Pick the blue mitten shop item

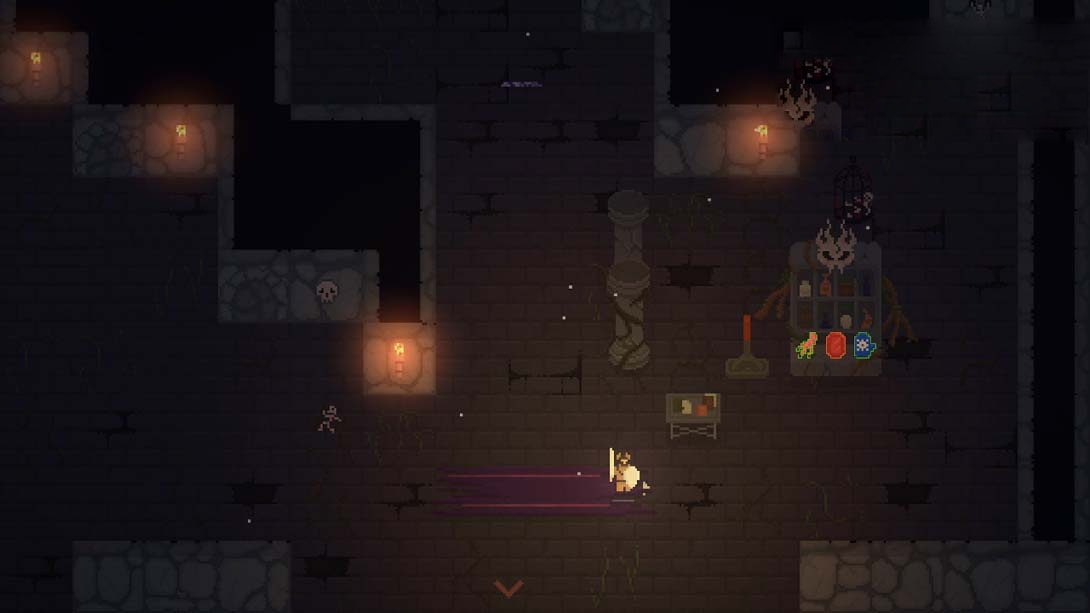point(864,346)
